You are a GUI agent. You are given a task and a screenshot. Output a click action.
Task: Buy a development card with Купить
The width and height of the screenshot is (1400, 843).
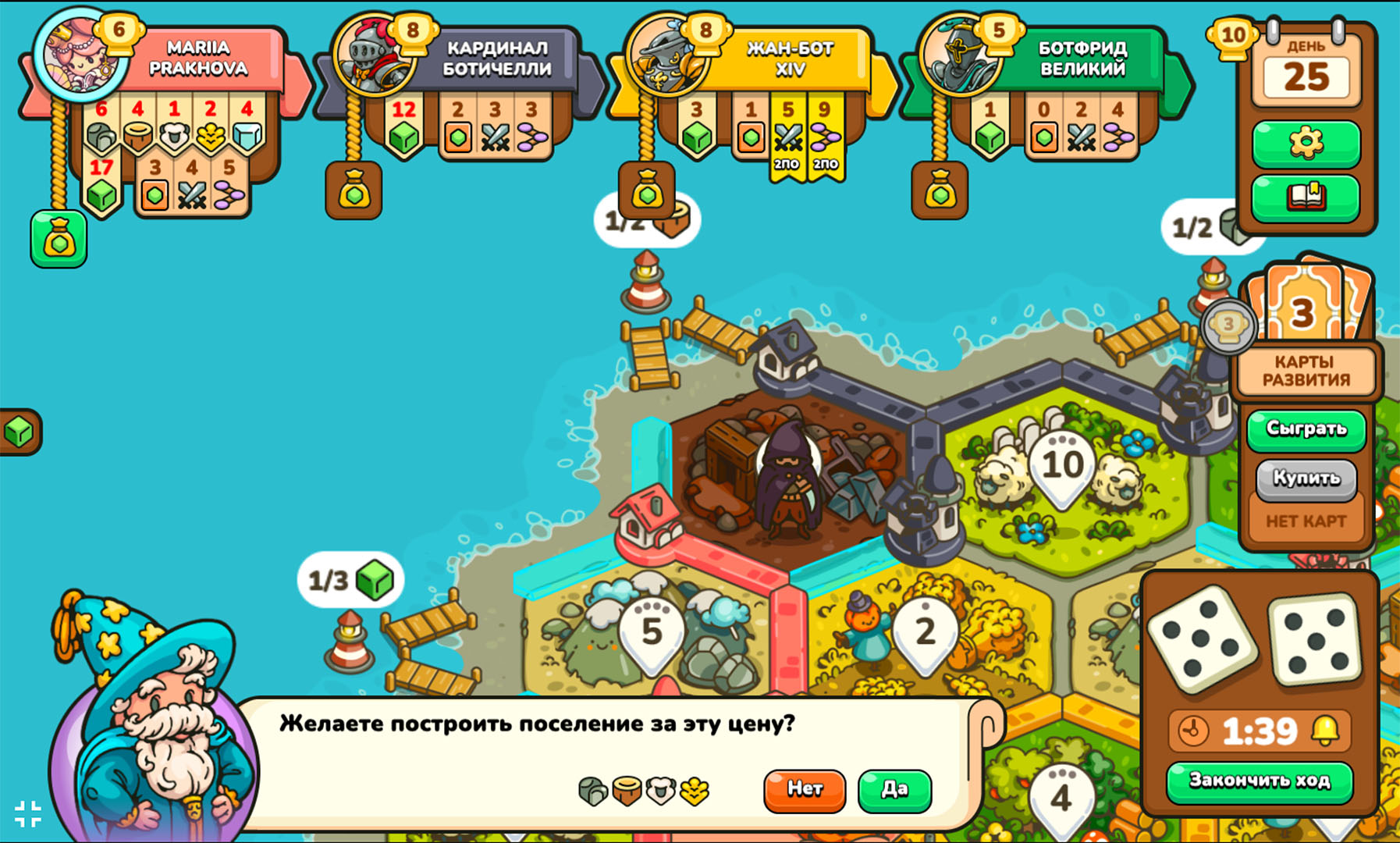pos(1306,478)
